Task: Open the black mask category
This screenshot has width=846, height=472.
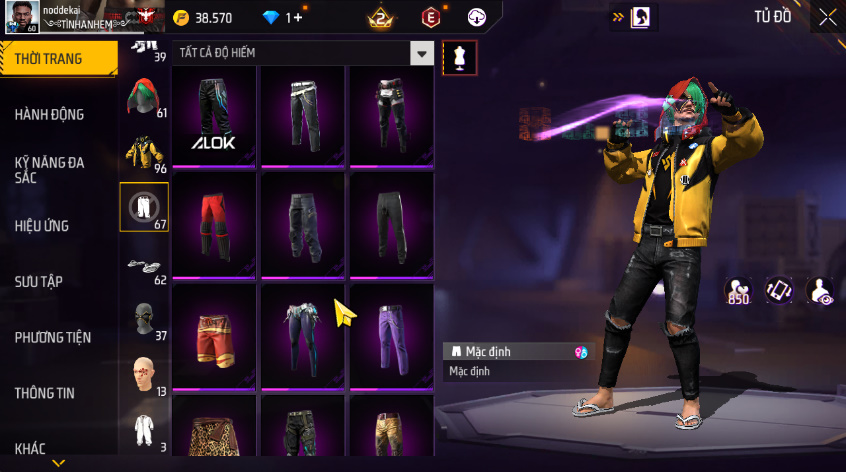Action: (x=144, y=319)
